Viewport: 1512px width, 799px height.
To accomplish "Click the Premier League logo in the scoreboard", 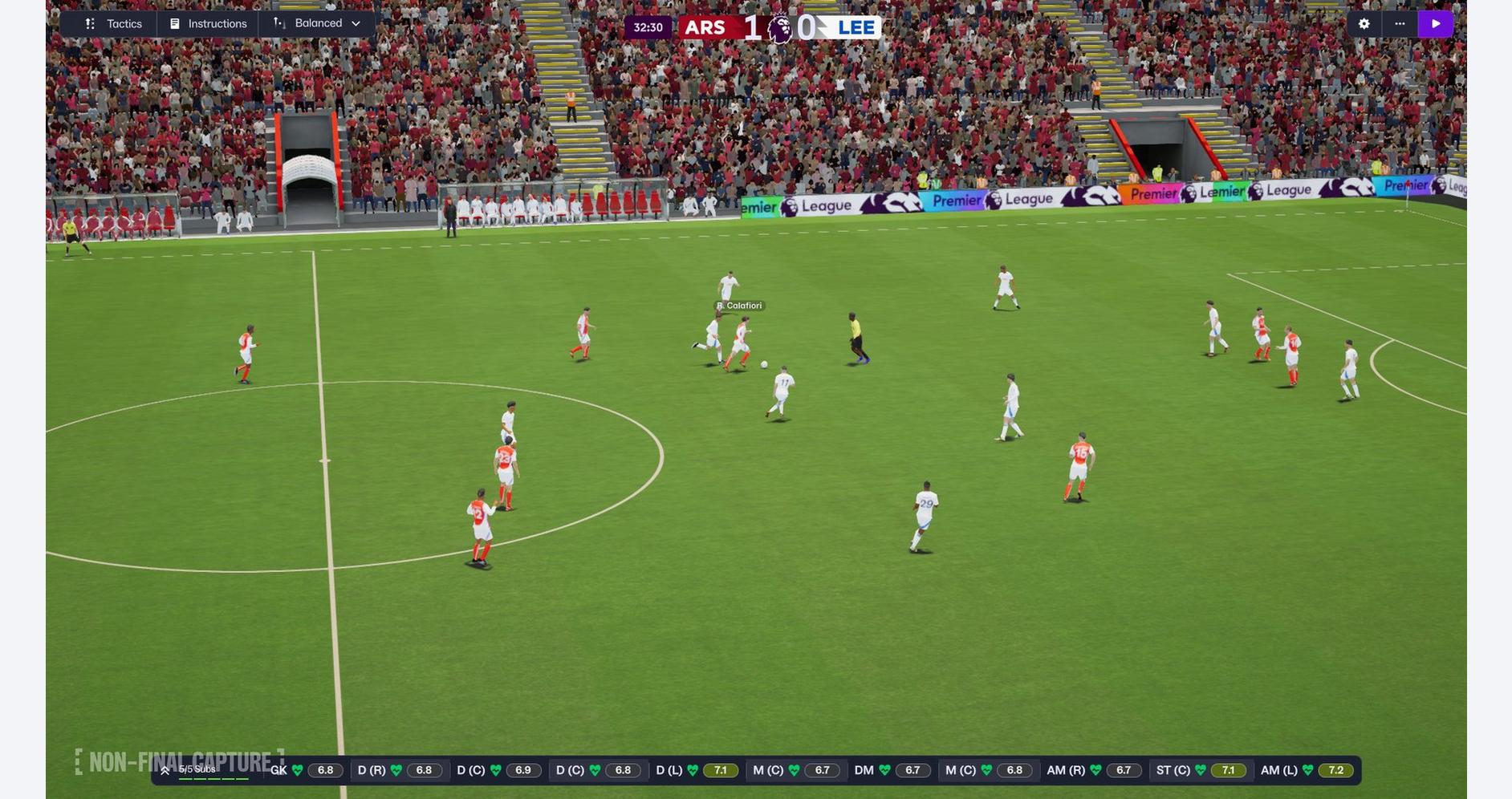I will 775,25.
